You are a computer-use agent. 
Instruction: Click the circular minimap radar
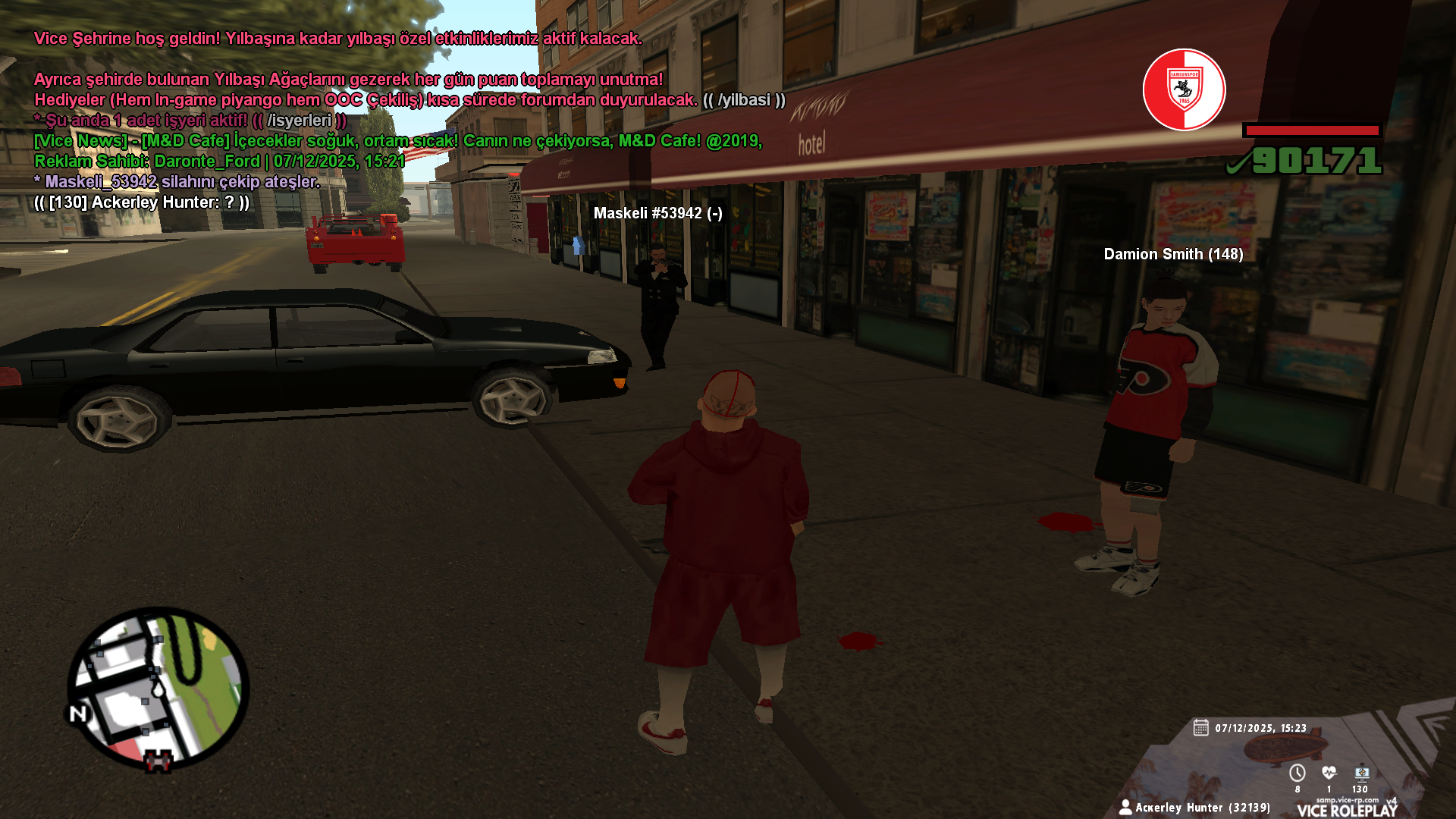pyautogui.click(x=158, y=689)
